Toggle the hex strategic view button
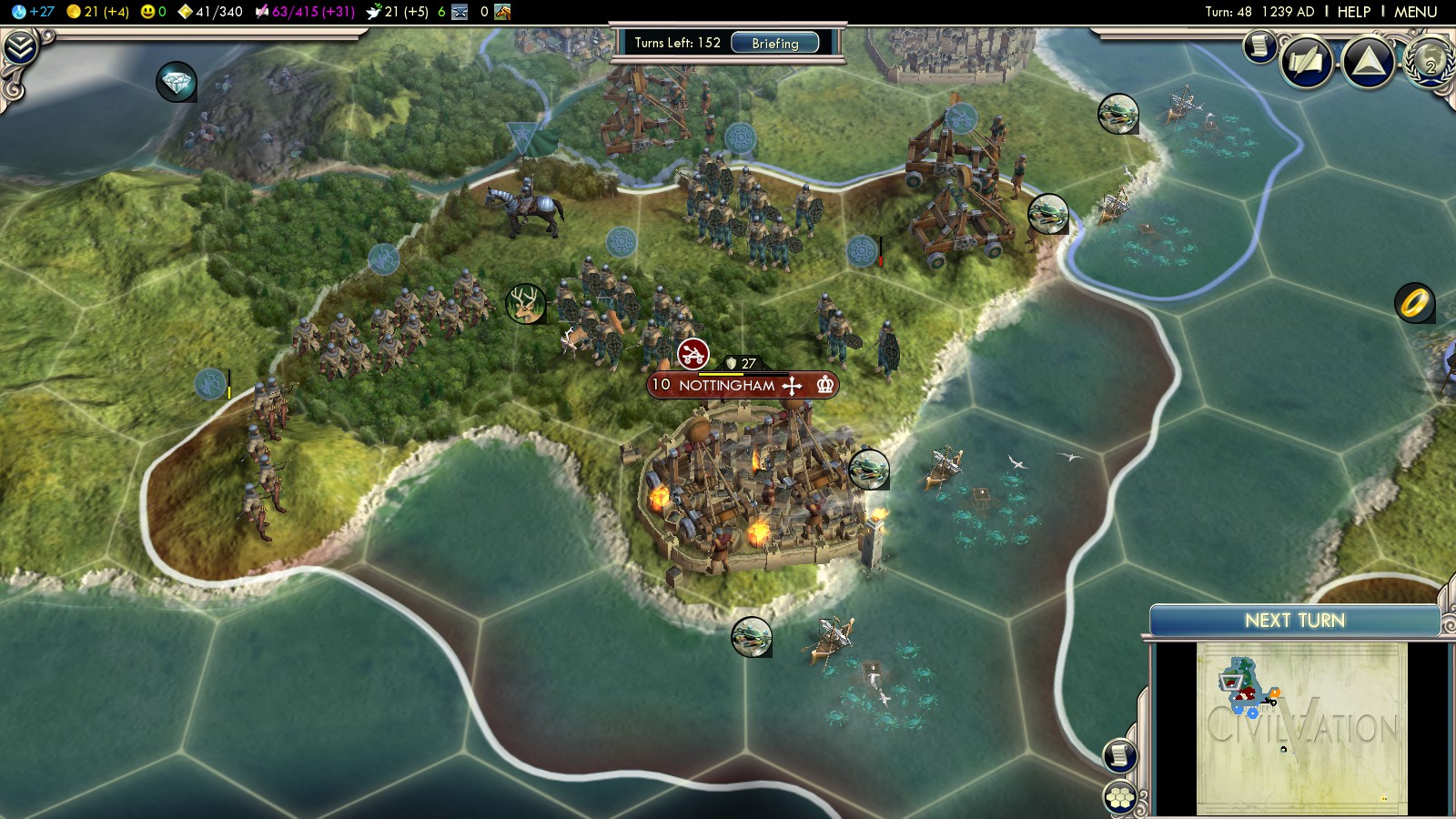Screen dimensions: 1456x819 tap(1120, 797)
